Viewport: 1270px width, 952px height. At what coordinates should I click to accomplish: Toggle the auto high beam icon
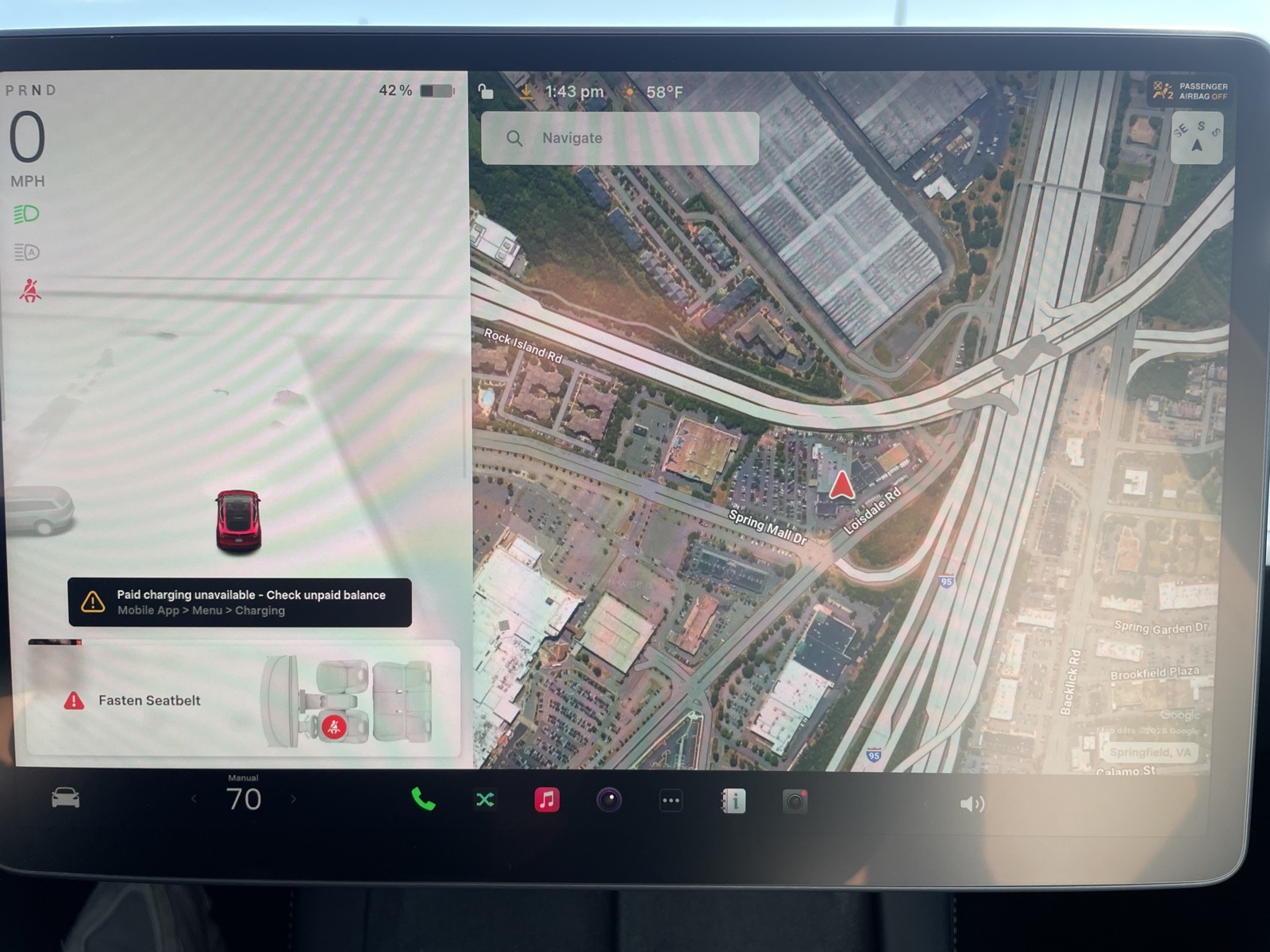[x=26, y=252]
